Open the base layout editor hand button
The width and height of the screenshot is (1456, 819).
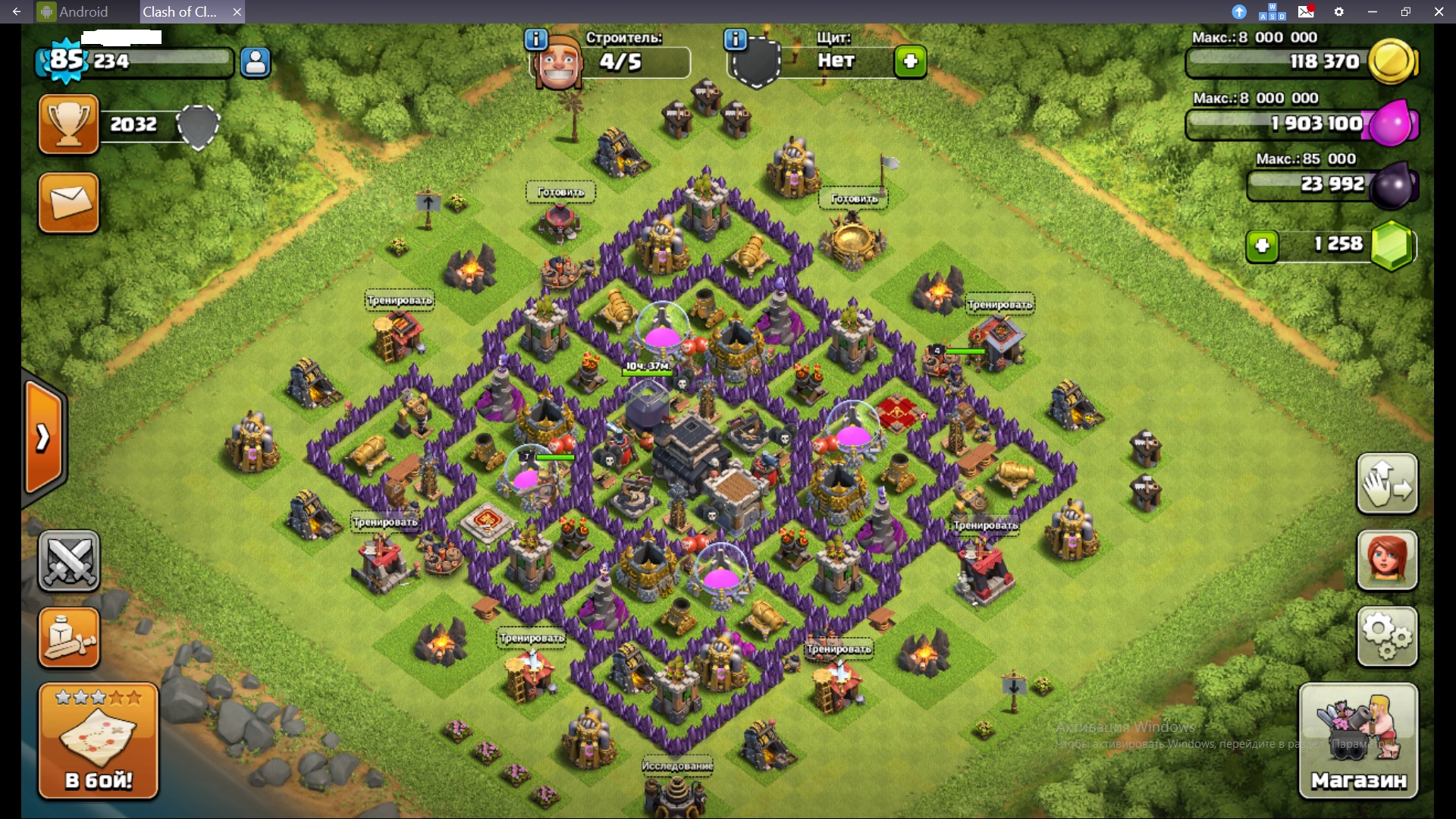point(1387,483)
